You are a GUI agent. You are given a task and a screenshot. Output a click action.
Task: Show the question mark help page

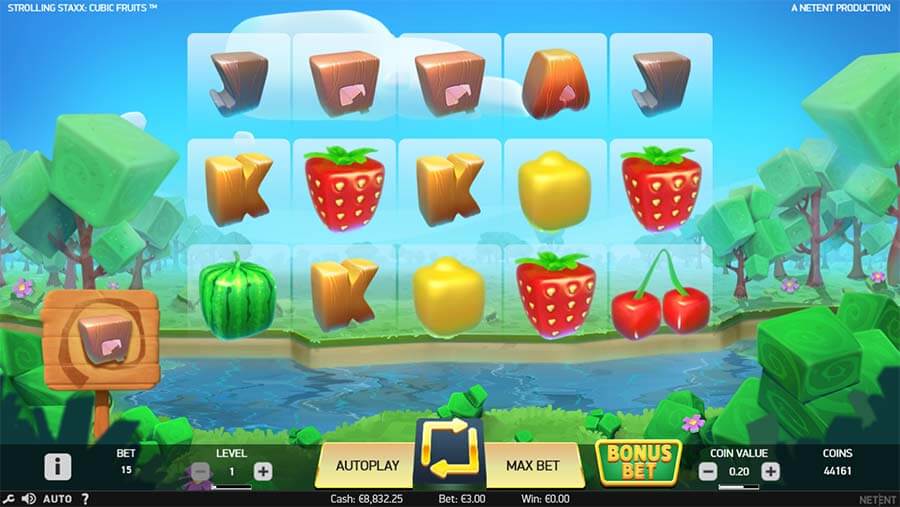85,498
